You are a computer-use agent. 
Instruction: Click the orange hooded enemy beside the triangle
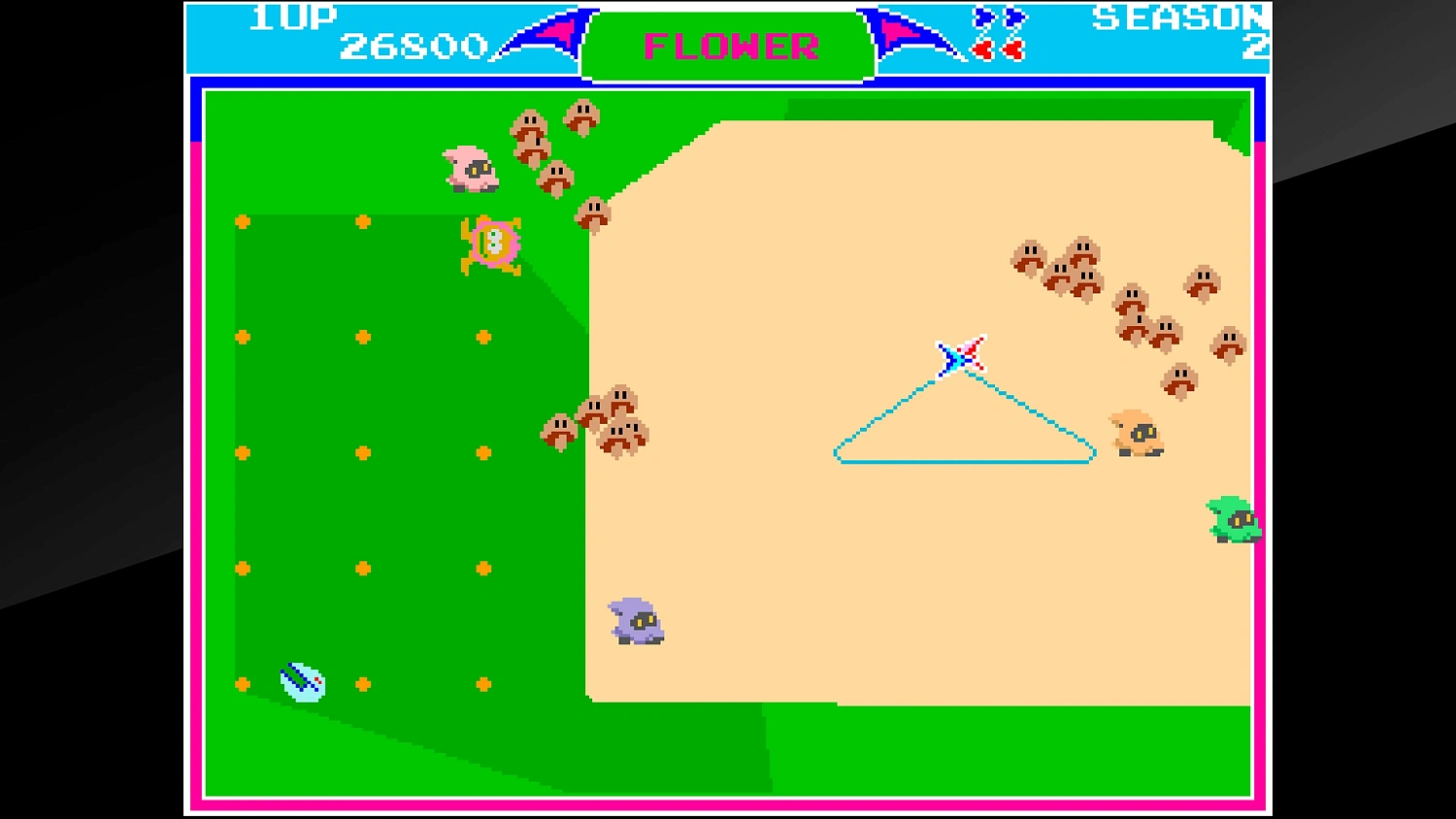coord(1138,434)
